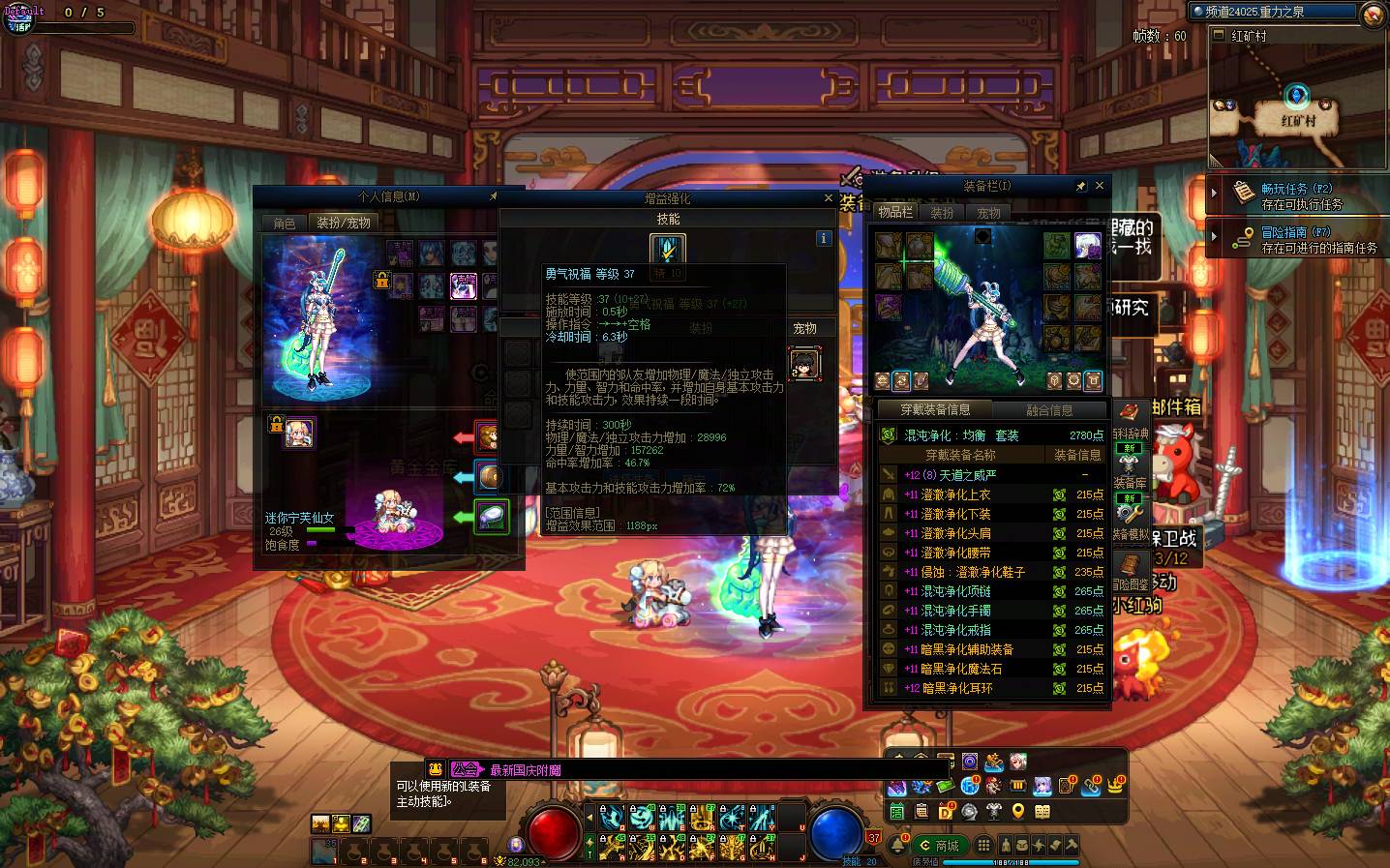
Task: Select the pet portrait slot under 宠物
Action: pyautogui.click(x=804, y=364)
